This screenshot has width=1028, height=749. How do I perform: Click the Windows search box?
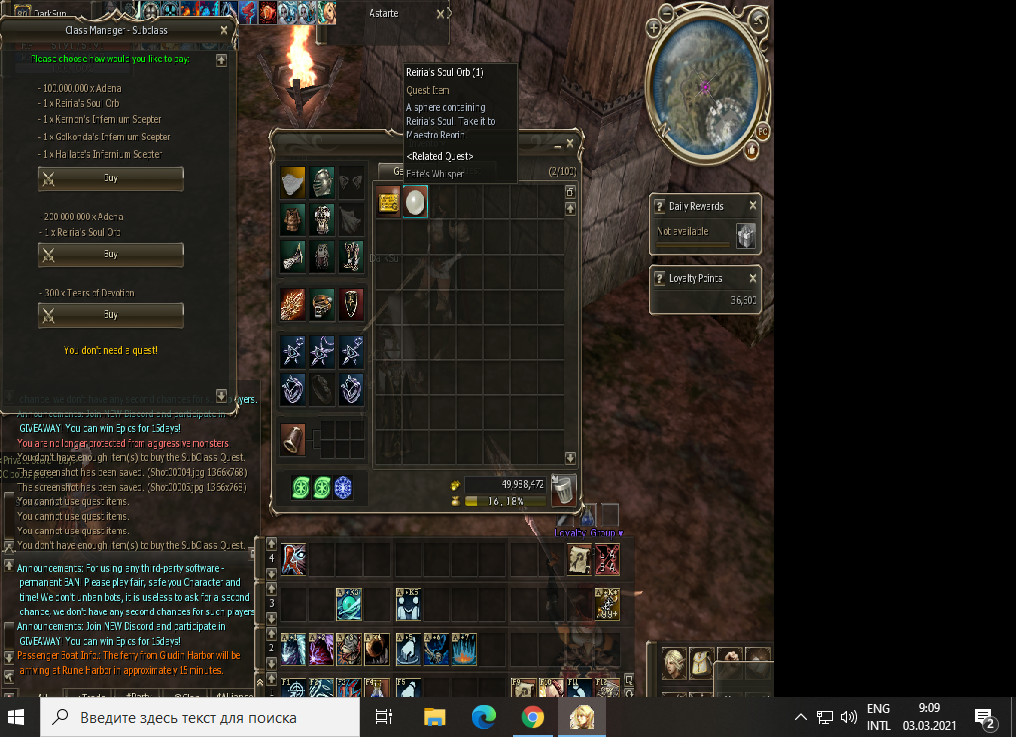tap(200, 717)
